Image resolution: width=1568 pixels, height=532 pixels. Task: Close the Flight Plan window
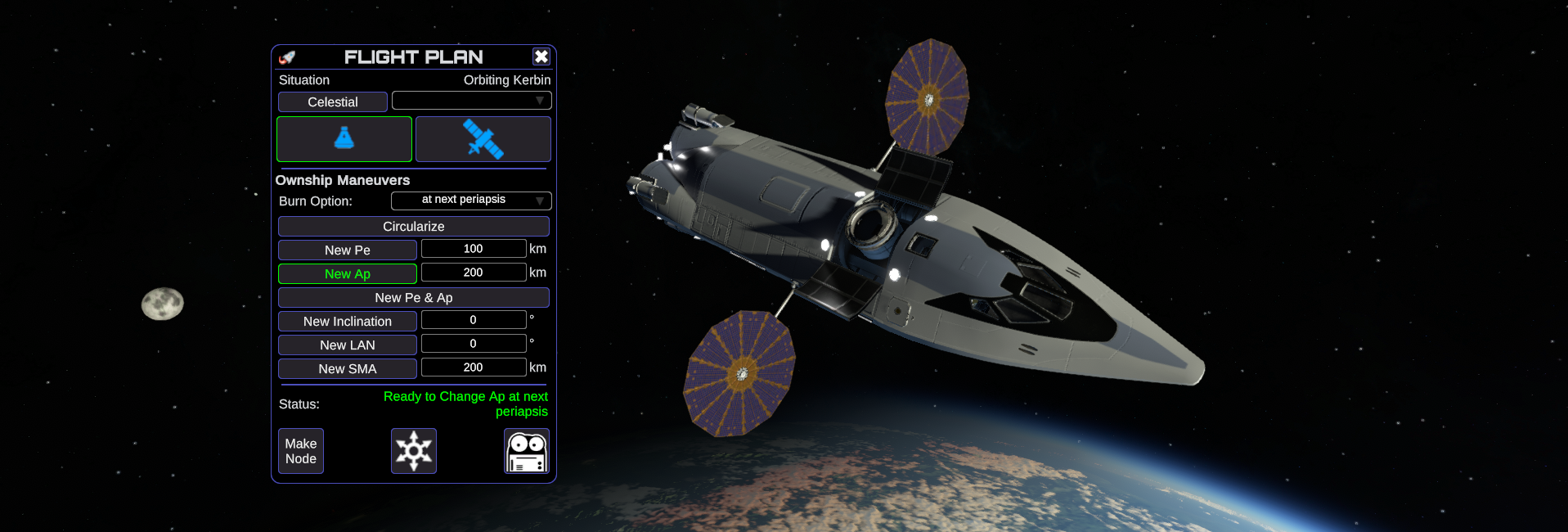[541, 56]
